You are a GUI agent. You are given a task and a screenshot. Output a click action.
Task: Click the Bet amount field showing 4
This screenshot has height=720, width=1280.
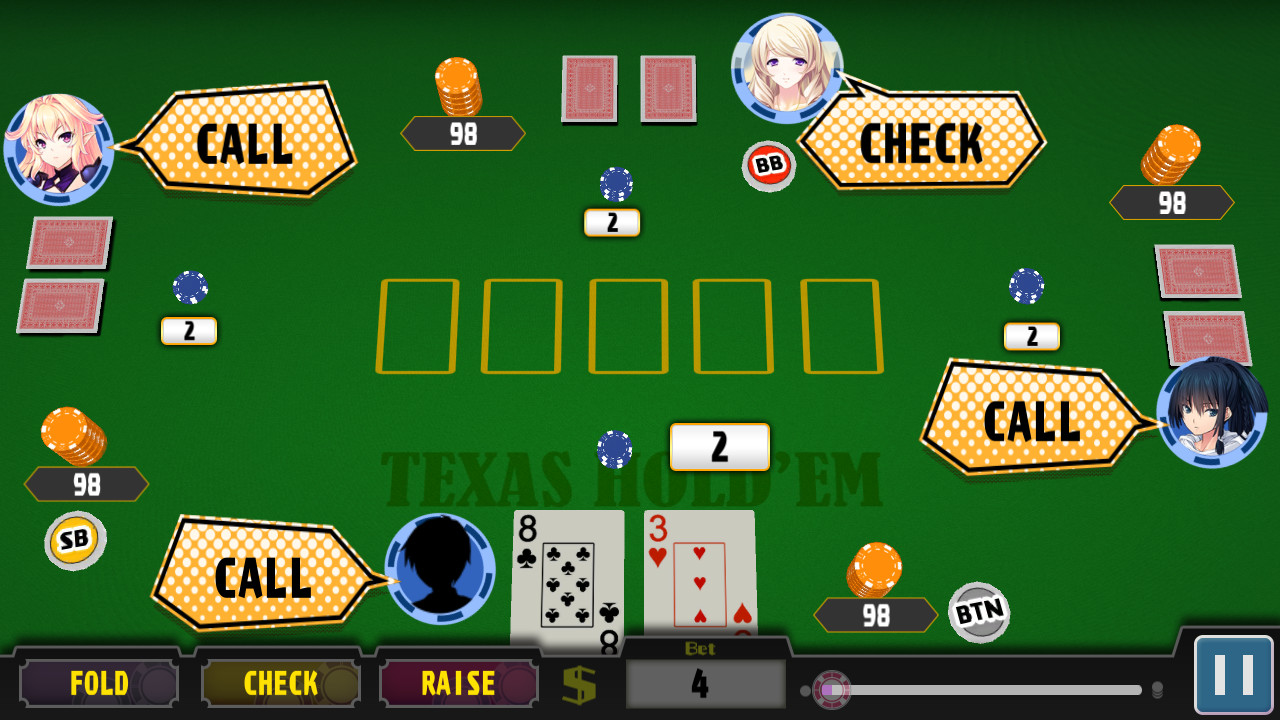703,685
